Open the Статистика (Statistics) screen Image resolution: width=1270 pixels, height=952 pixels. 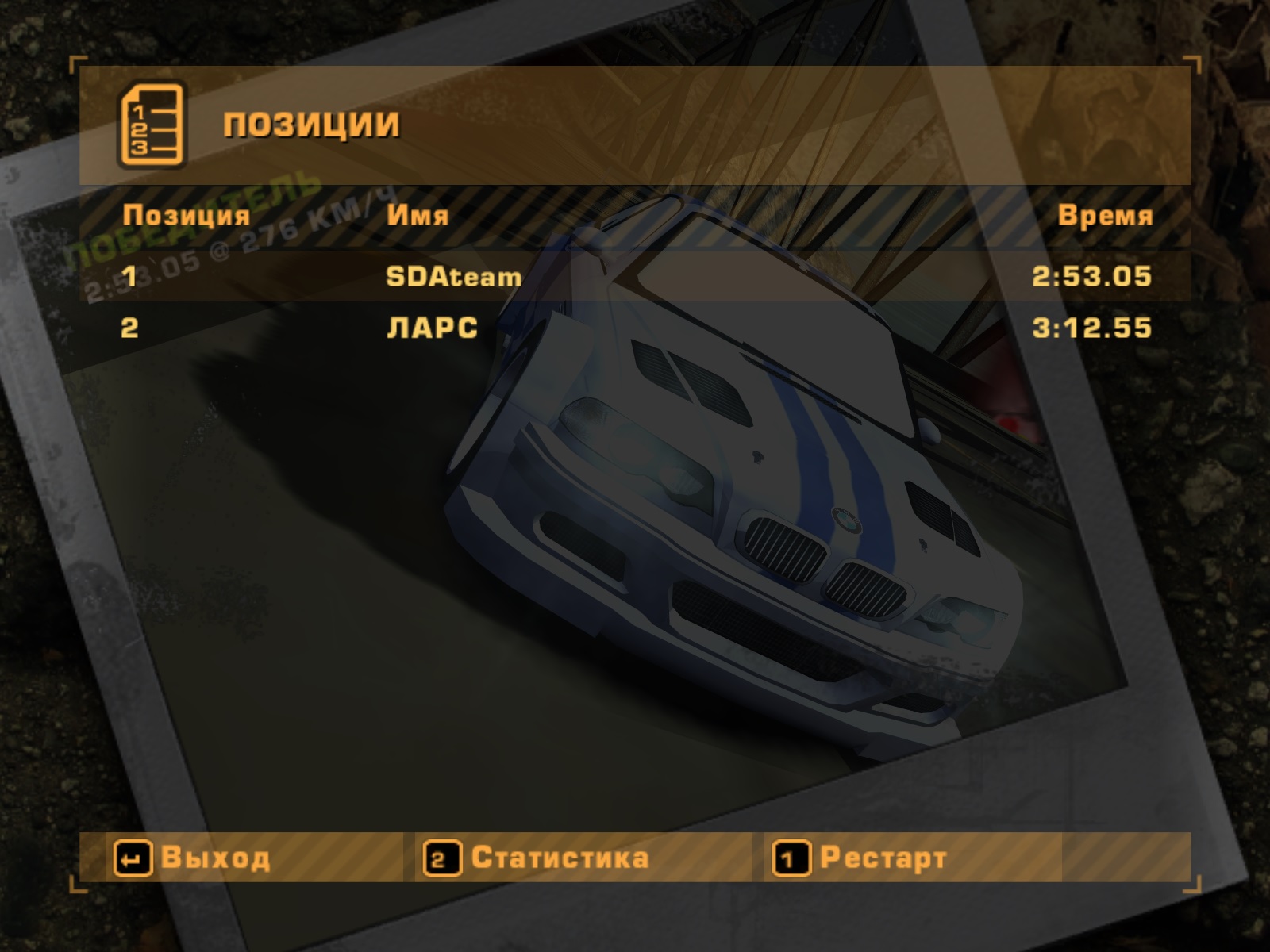(x=537, y=858)
